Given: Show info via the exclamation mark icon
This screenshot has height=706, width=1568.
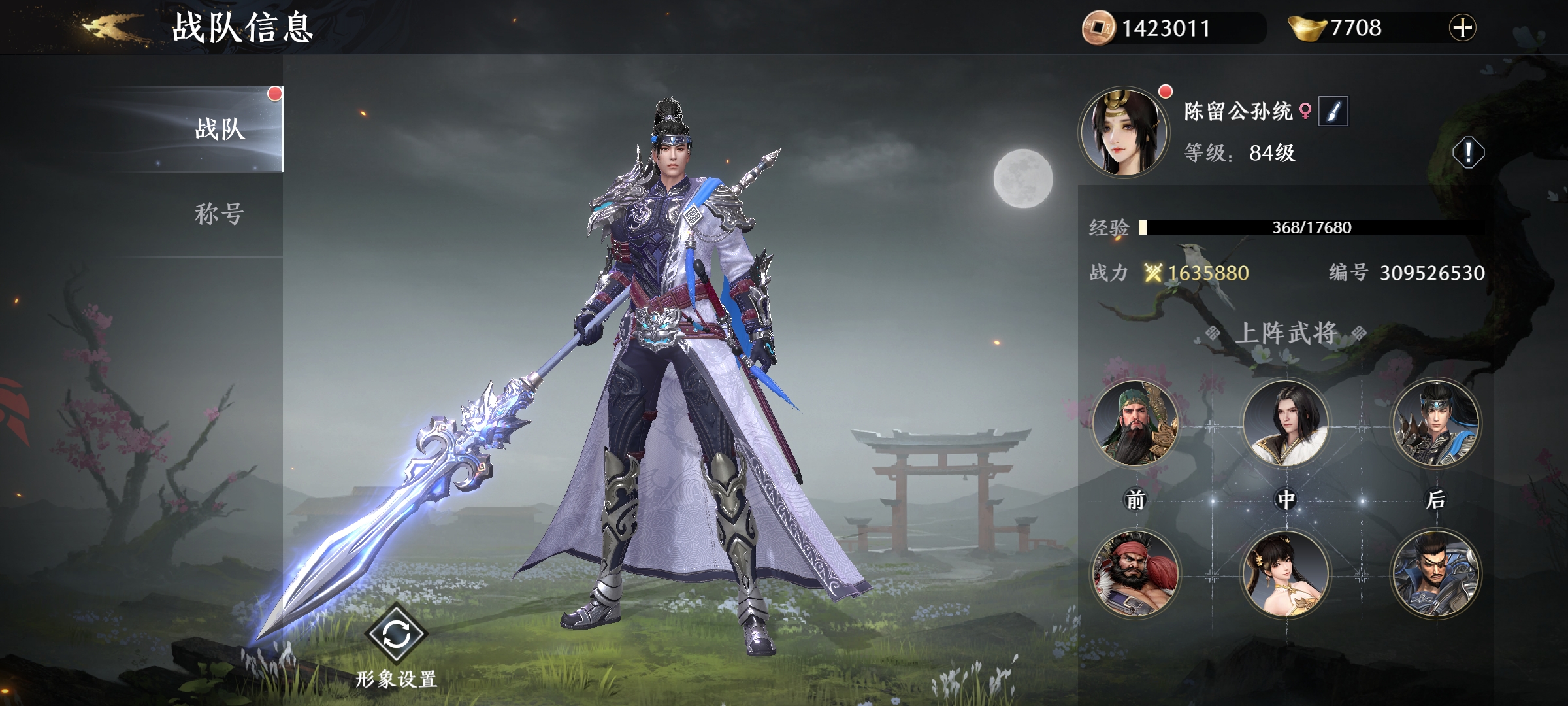Looking at the screenshot, I should (1467, 153).
